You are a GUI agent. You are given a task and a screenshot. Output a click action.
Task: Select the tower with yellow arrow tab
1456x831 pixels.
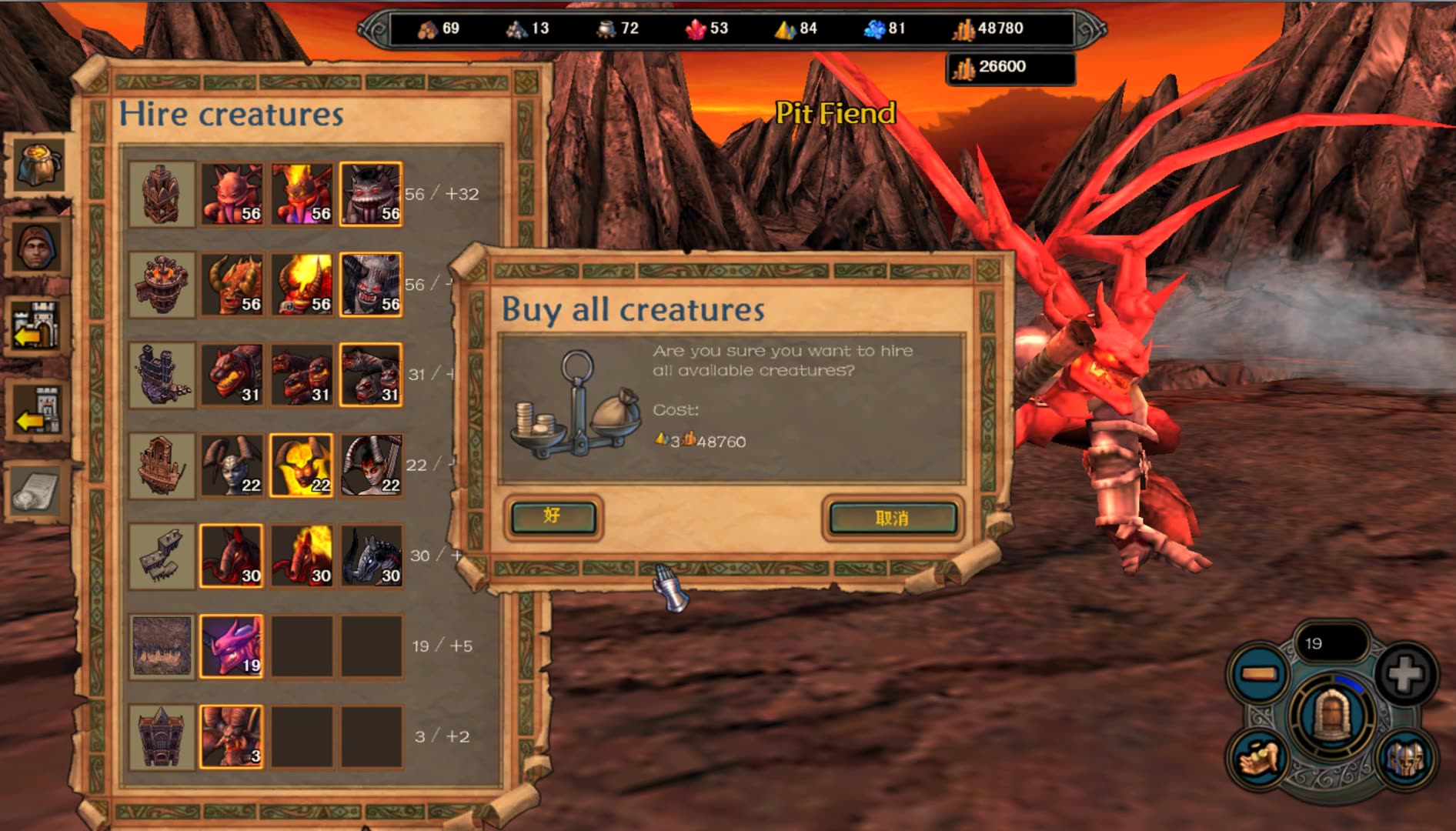(x=36, y=410)
